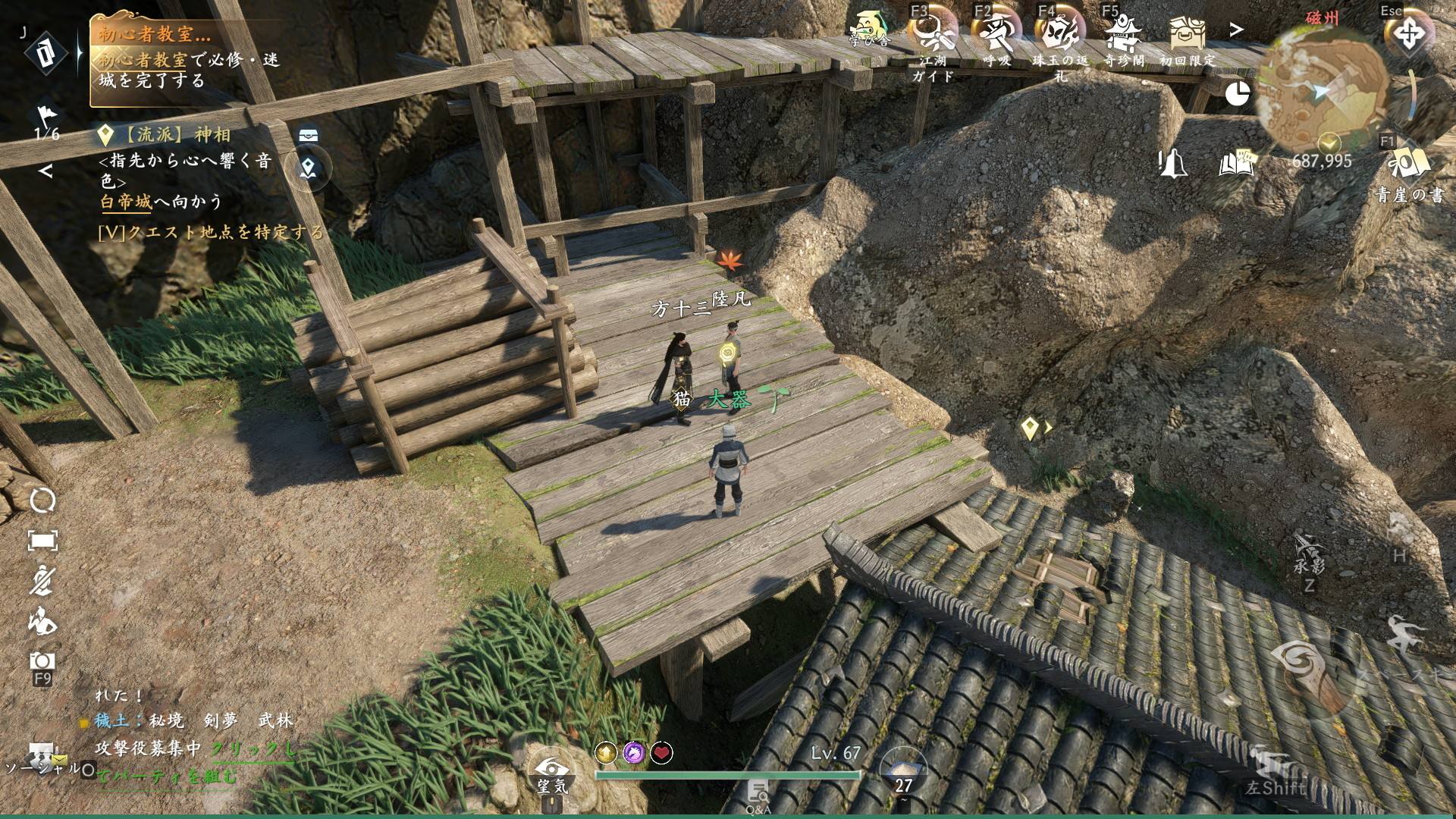This screenshot has width=1456, height=819.
Task: Open the 珠玉の返礼 rewards icon
Action: 1059,34
